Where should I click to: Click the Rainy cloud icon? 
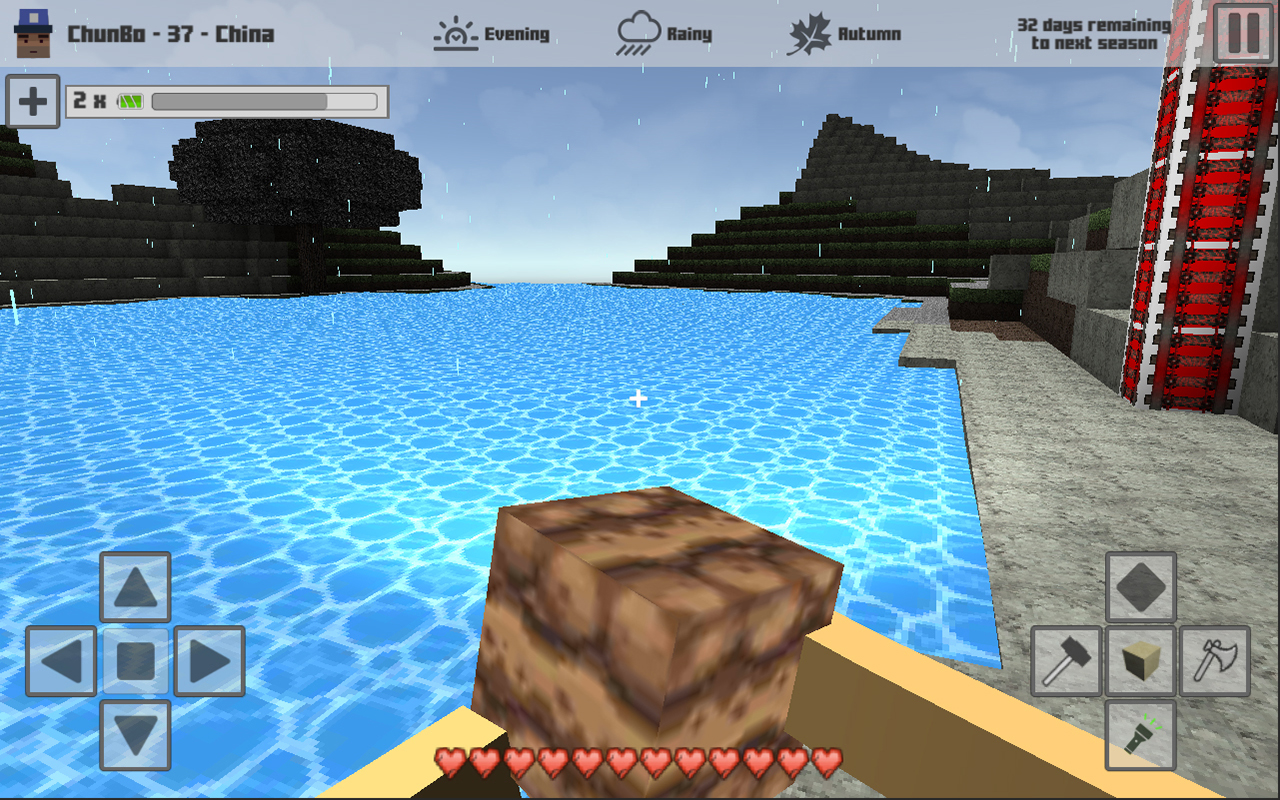[640, 29]
